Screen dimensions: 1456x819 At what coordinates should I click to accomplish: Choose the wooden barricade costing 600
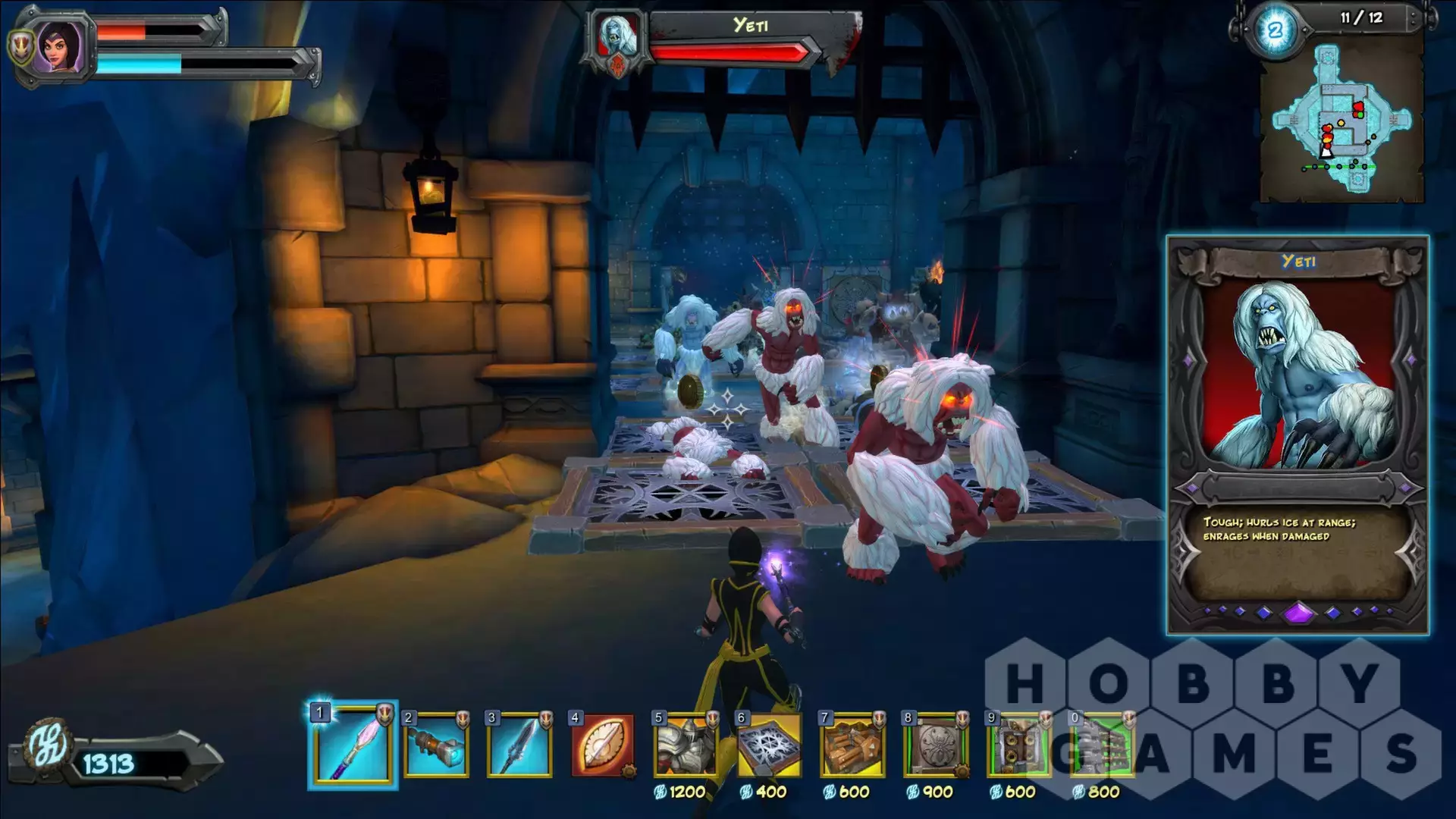852,746
